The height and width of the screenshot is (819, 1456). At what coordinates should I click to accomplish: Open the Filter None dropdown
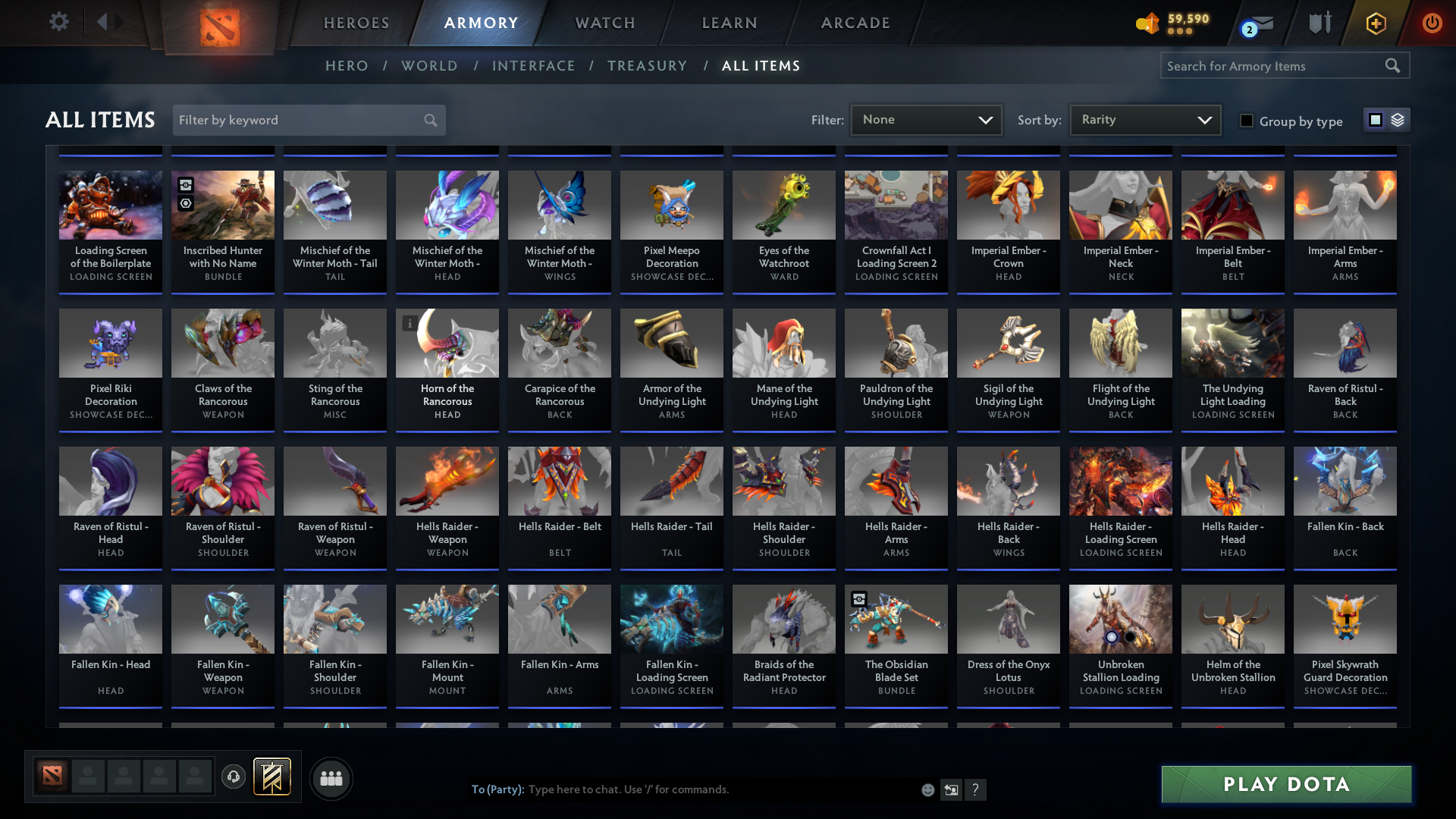[926, 119]
